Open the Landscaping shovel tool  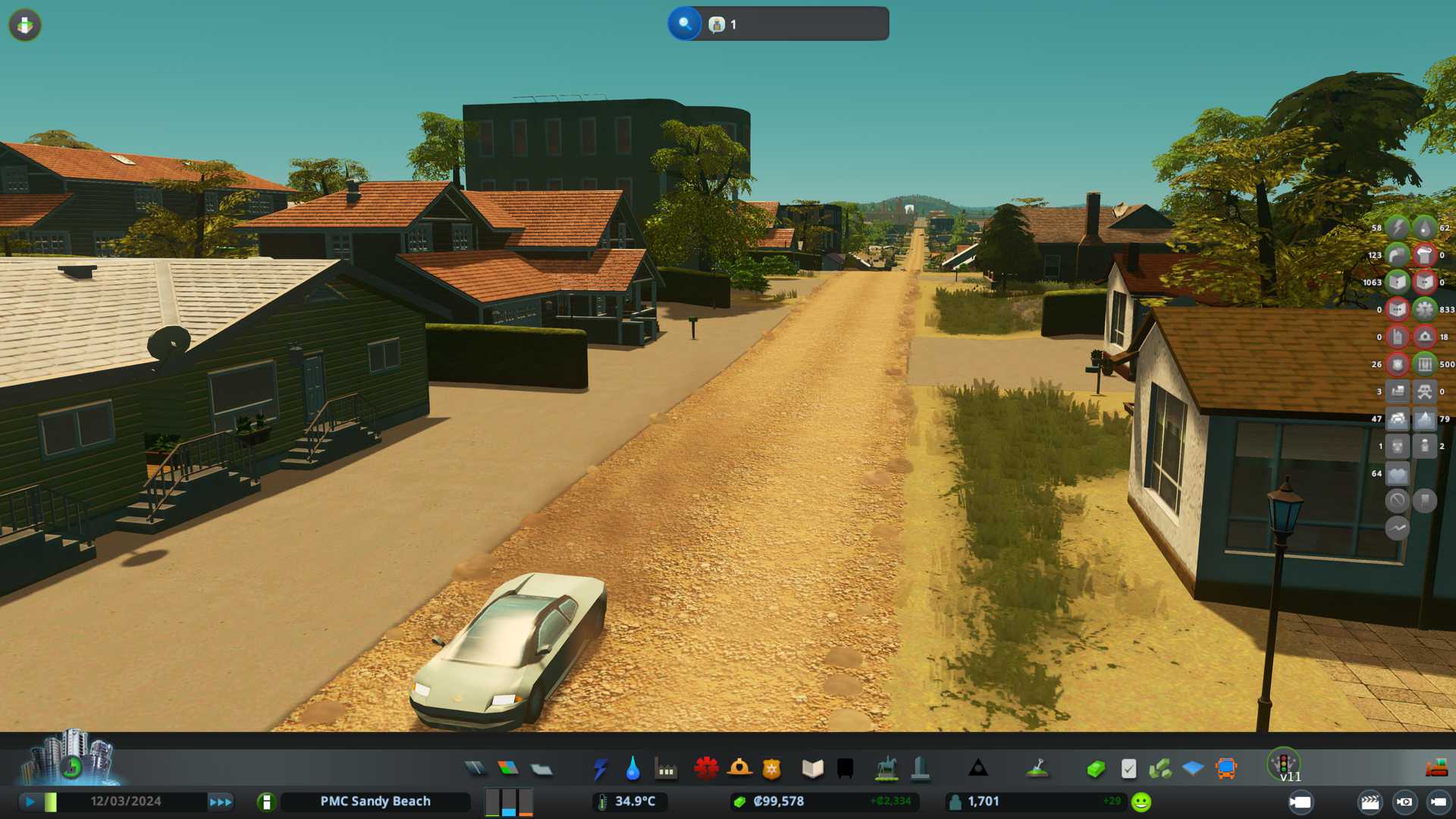[1037, 769]
